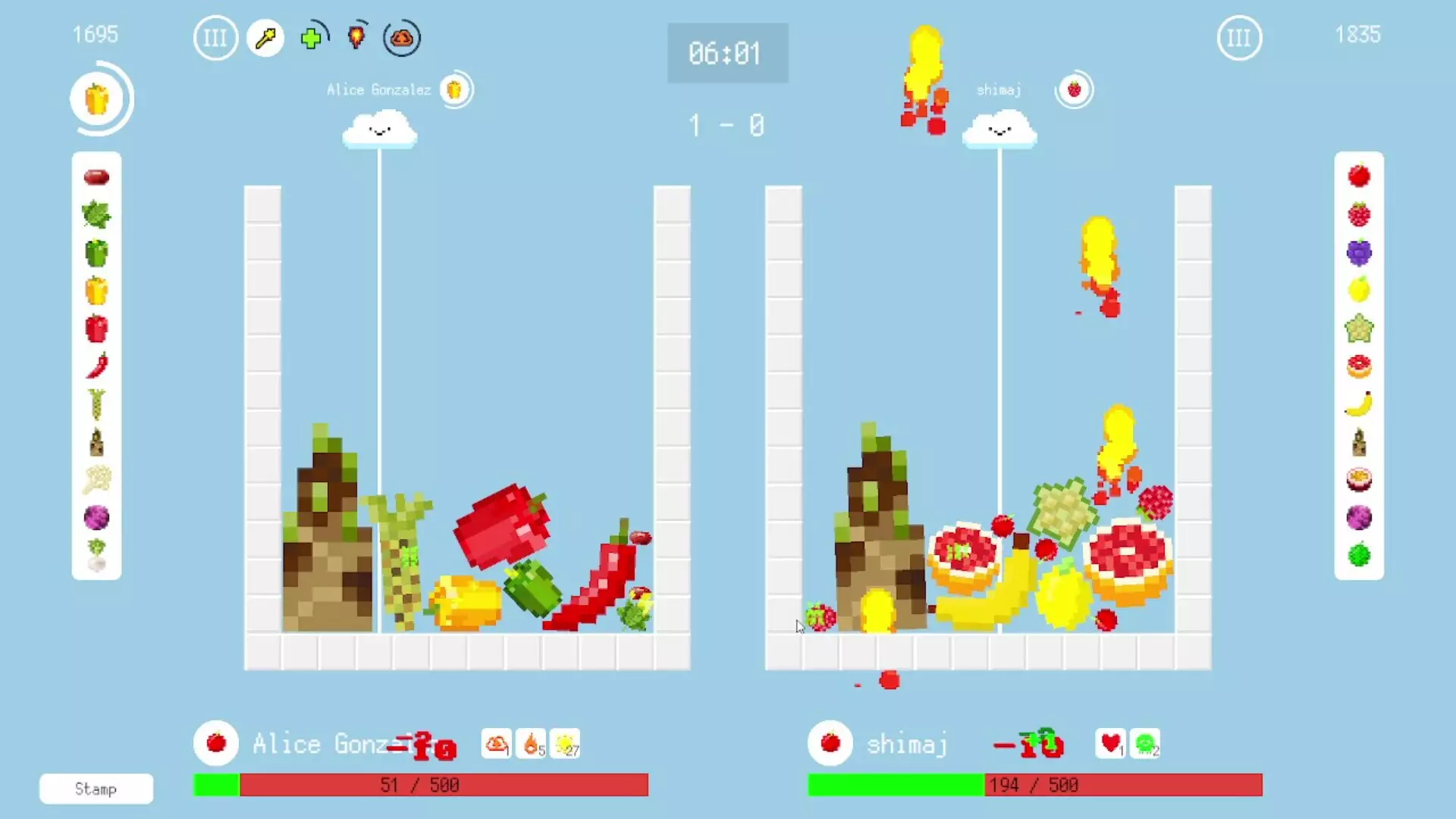Select the magic wand power-up icon
Screen dimensions: 1456x819
[265, 38]
